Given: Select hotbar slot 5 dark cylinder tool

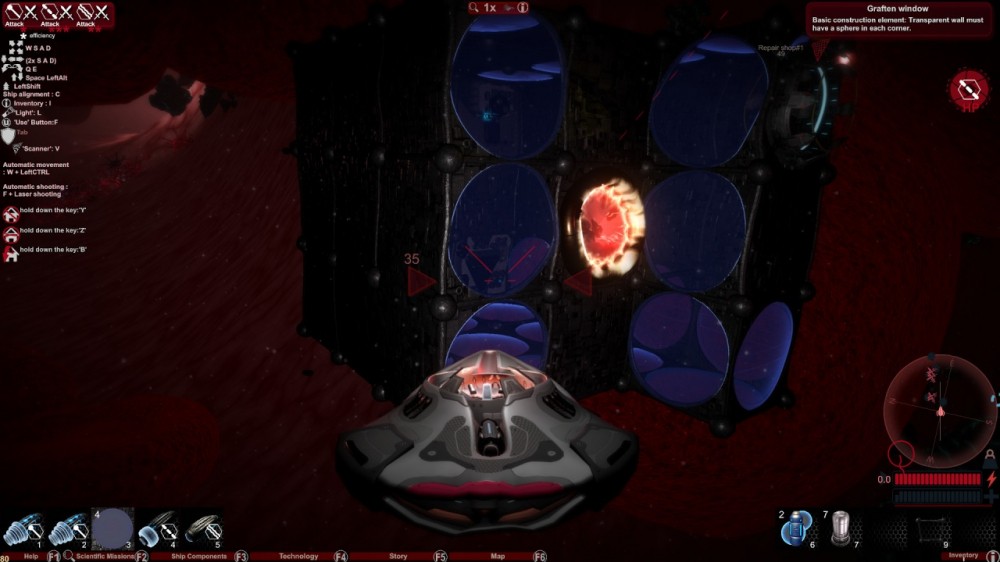Looking at the screenshot, I should click(202, 529).
